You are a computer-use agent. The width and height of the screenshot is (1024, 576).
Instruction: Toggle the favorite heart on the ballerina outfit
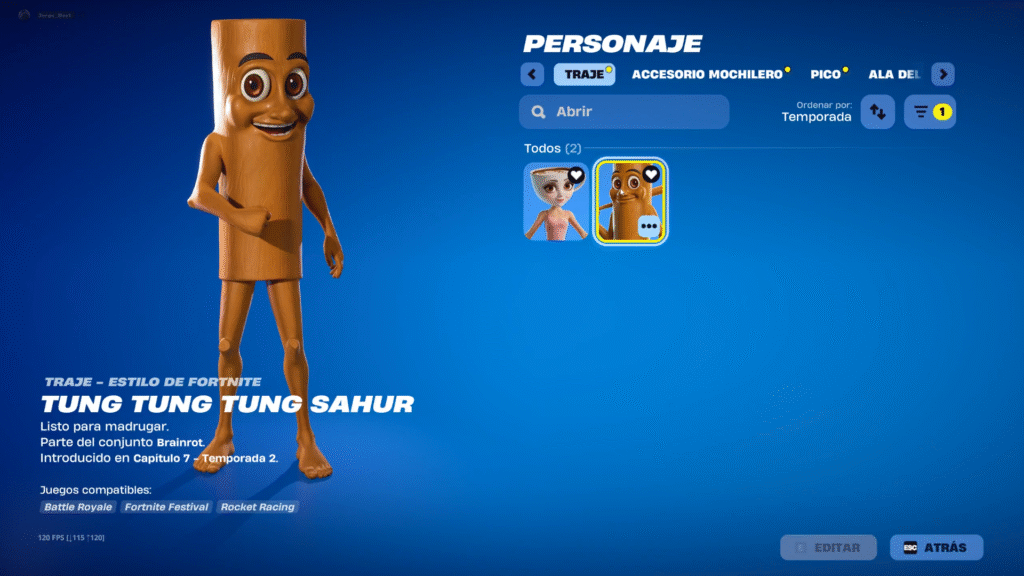point(577,175)
